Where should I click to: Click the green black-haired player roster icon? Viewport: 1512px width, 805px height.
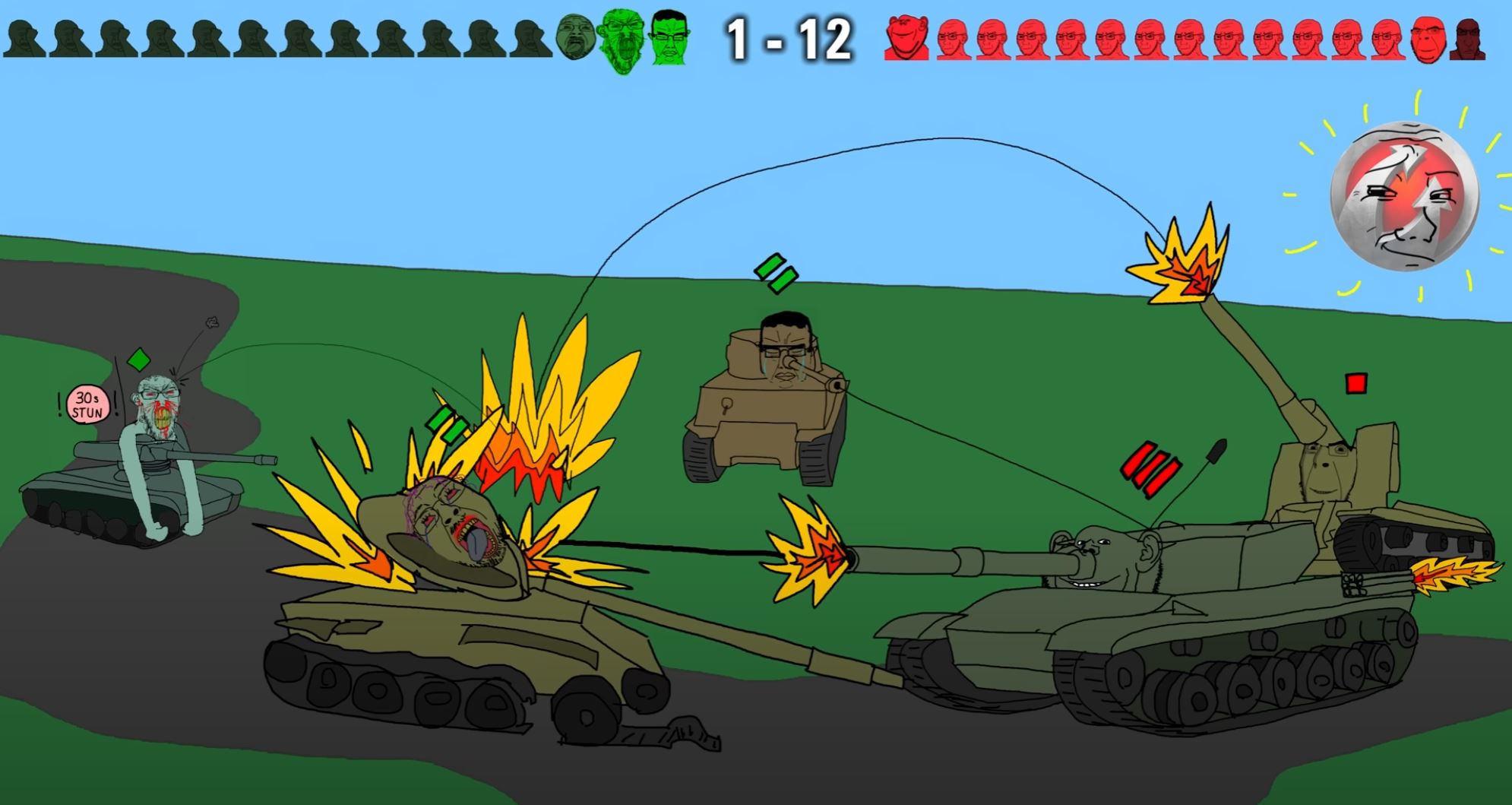[669, 36]
